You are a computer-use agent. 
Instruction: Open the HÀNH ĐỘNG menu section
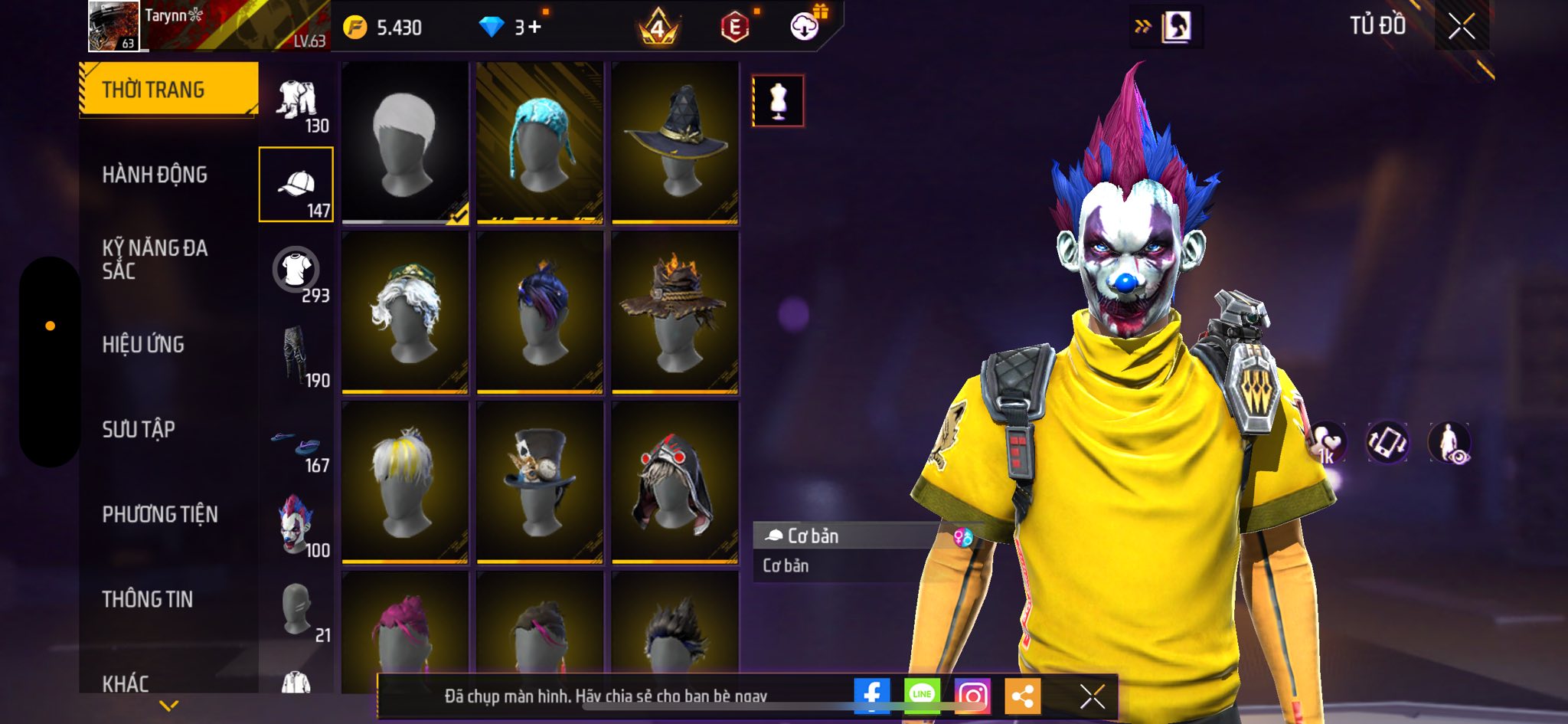pos(155,175)
